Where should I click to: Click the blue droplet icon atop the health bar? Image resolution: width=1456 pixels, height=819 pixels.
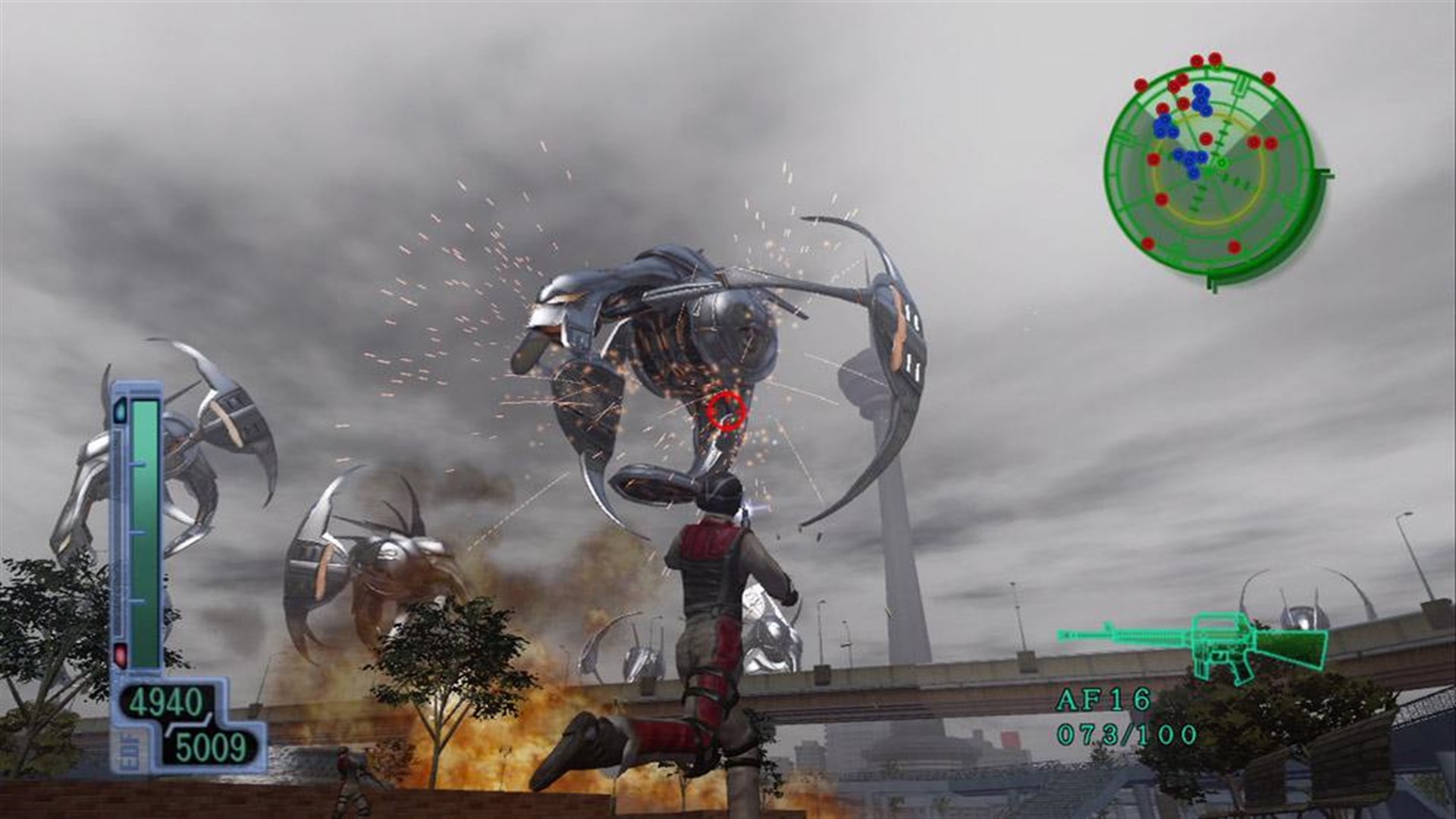(121, 411)
